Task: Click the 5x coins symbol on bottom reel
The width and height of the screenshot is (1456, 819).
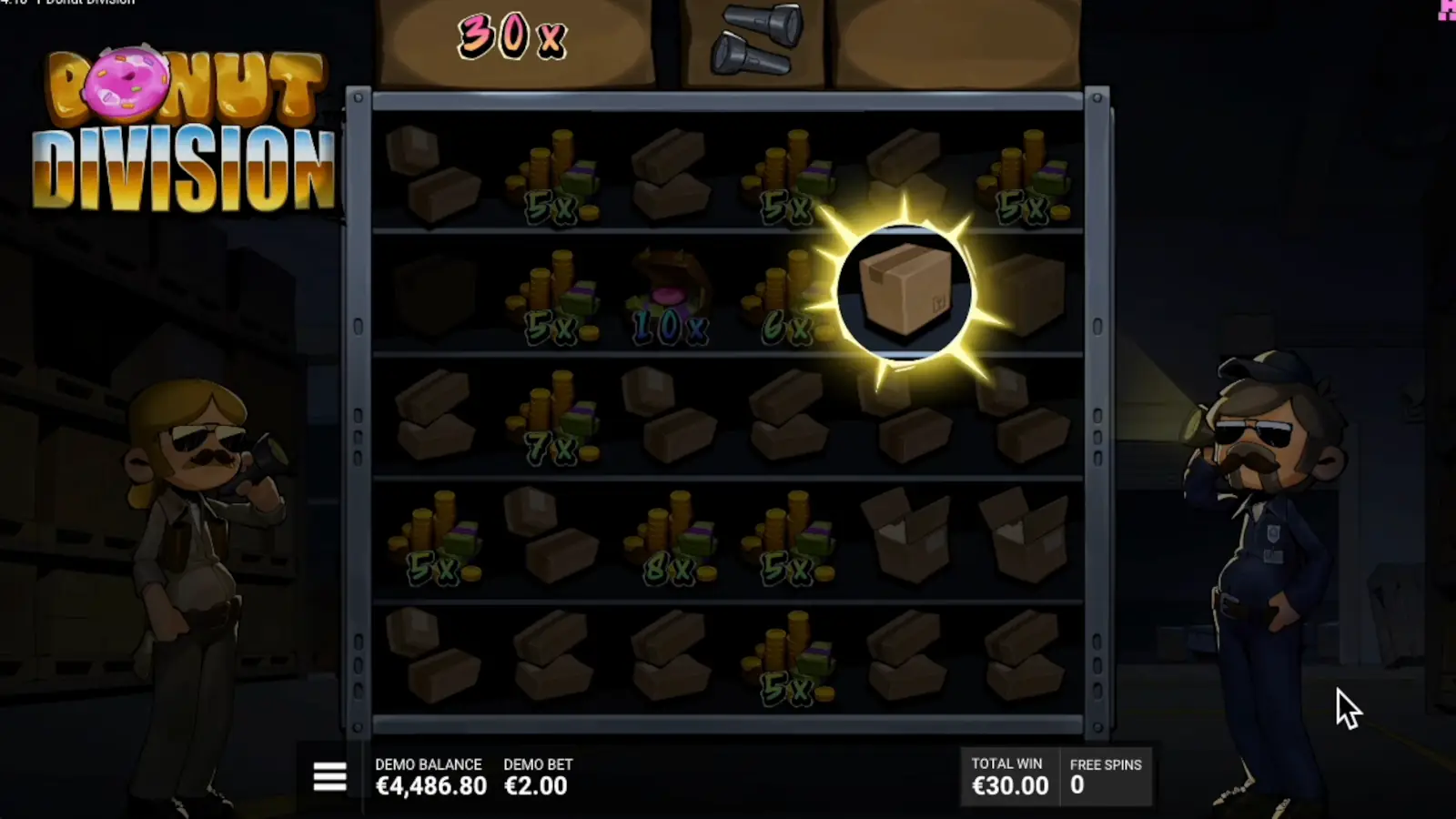Action: point(787,655)
